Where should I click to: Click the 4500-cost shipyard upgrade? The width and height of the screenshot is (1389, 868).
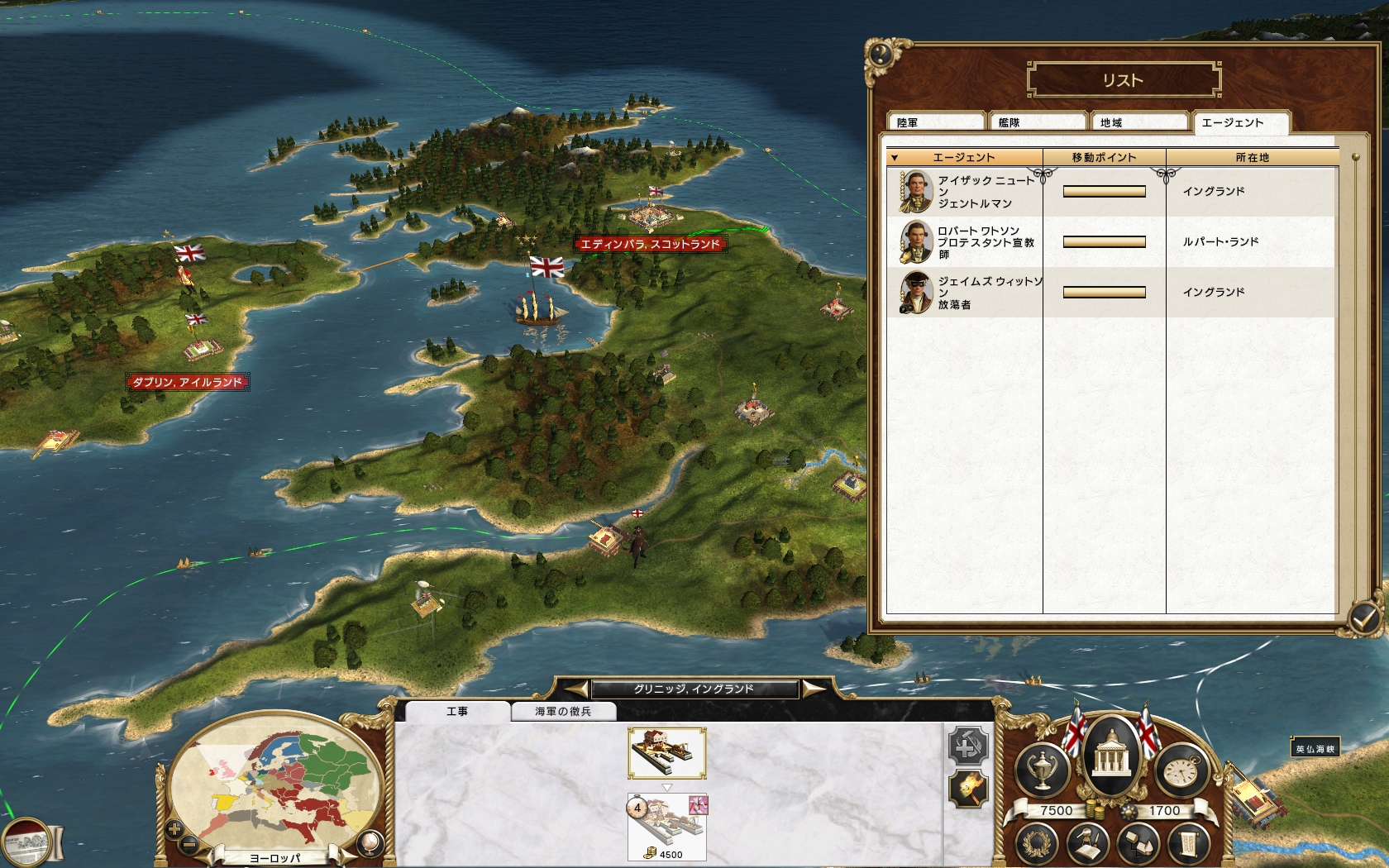pyautogui.click(x=666, y=827)
